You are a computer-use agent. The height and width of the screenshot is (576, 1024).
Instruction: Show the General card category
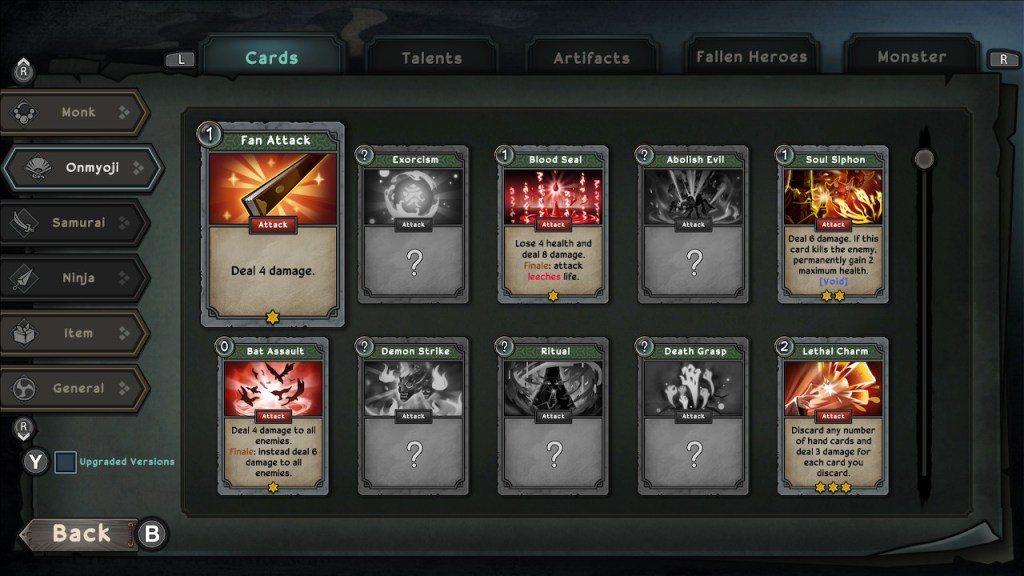coord(78,388)
